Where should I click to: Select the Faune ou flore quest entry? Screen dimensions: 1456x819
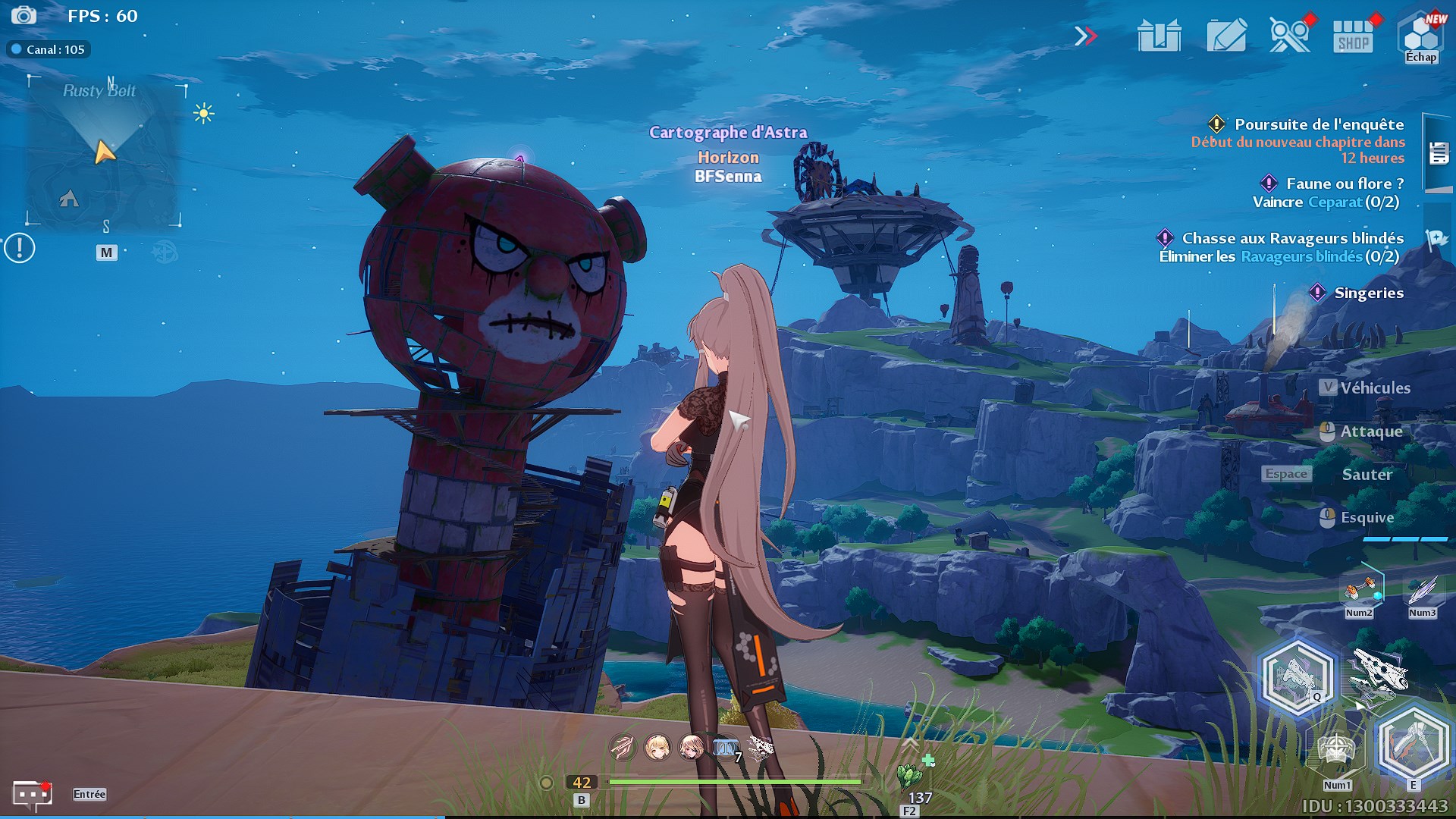click(x=1344, y=184)
